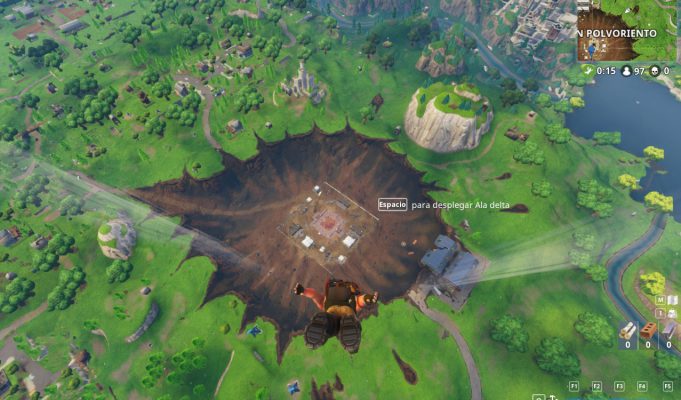The width and height of the screenshot is (681, 400).
Task: Select the wood material slot
Action: 627,332
